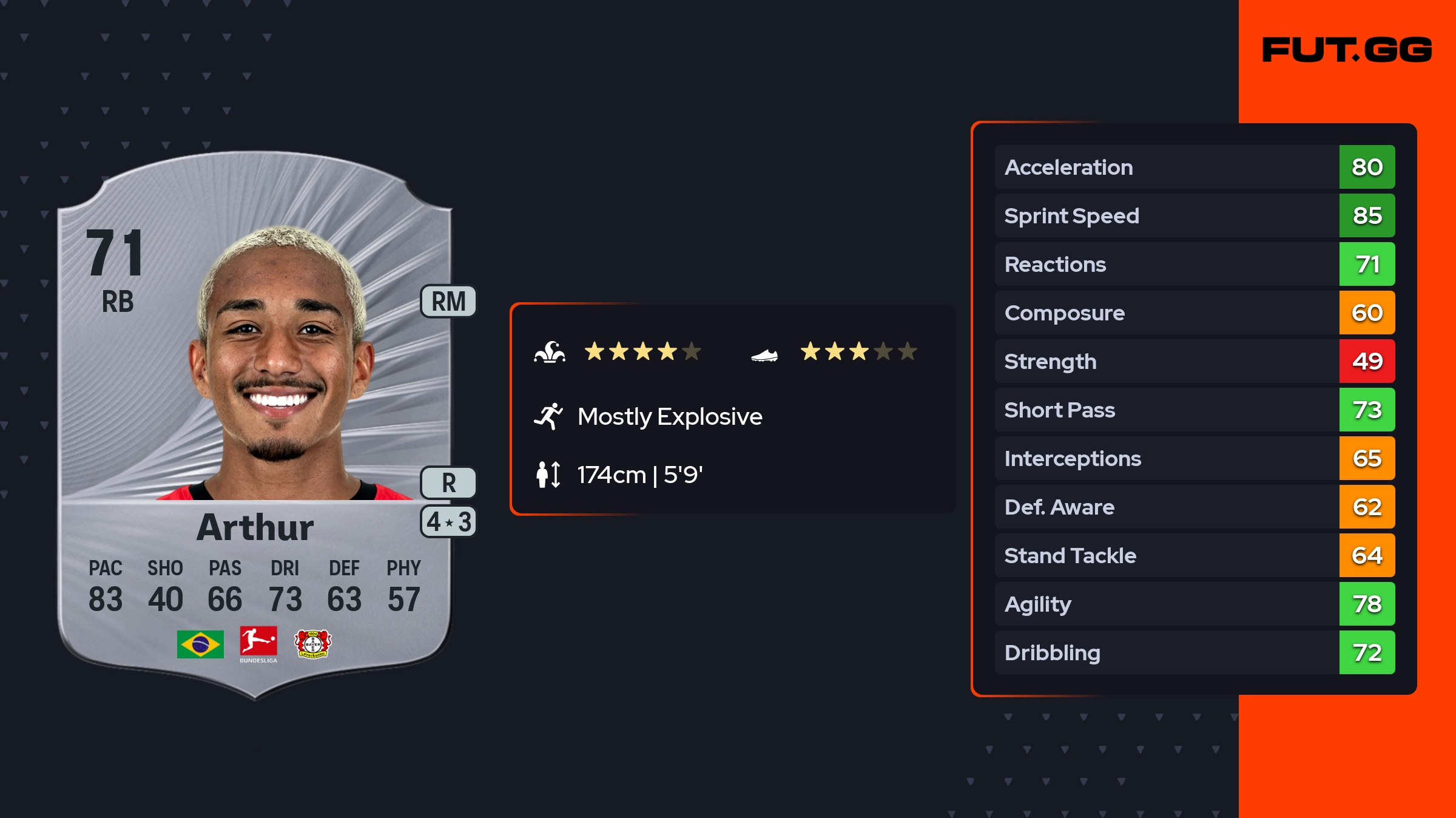Pick the Strength stat row
Image resolution: width=1456 pixels, height=818 pixels.
1194,361
